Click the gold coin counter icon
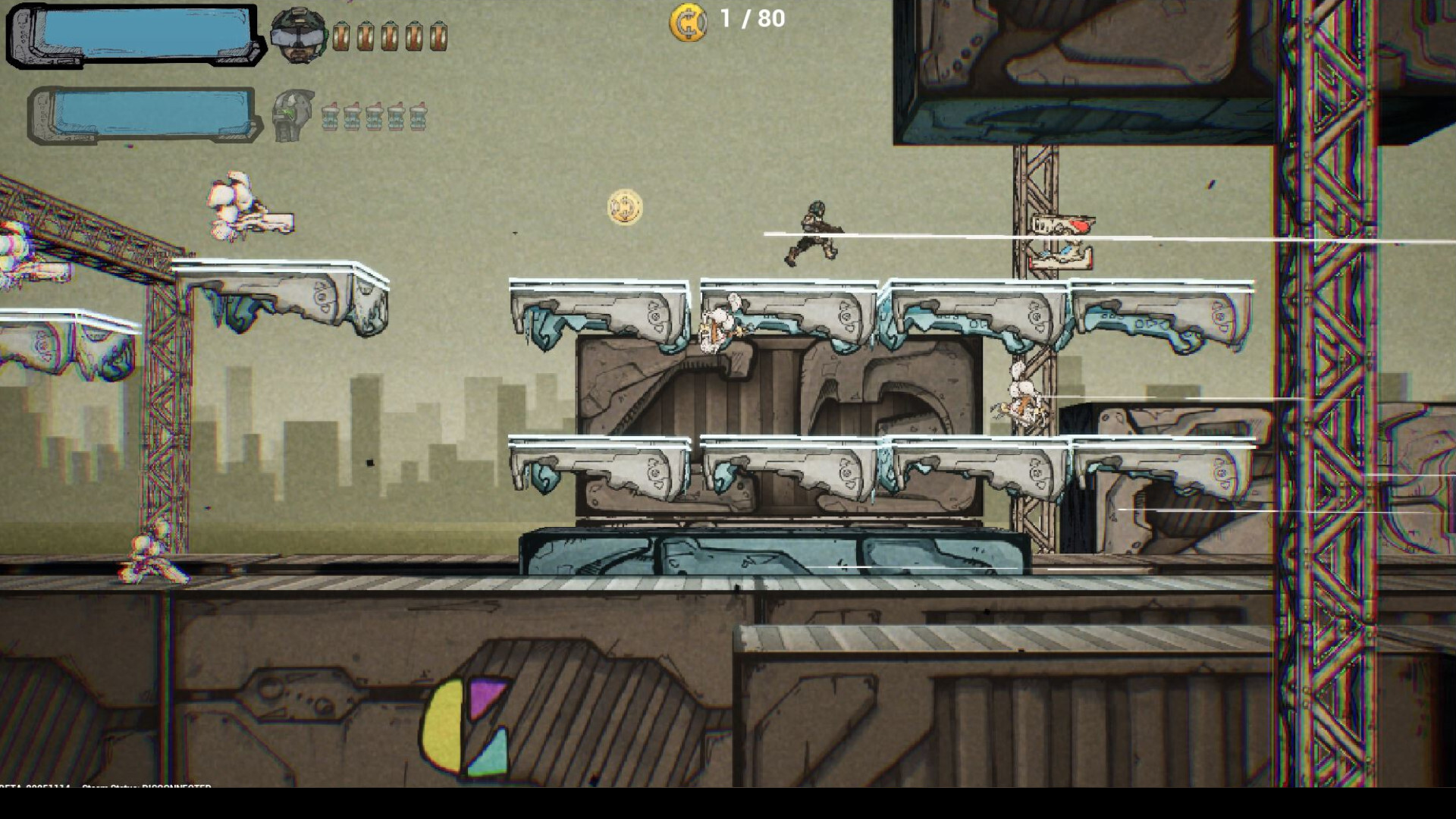This screenshot has width=1456, height=819. [688, 22]
